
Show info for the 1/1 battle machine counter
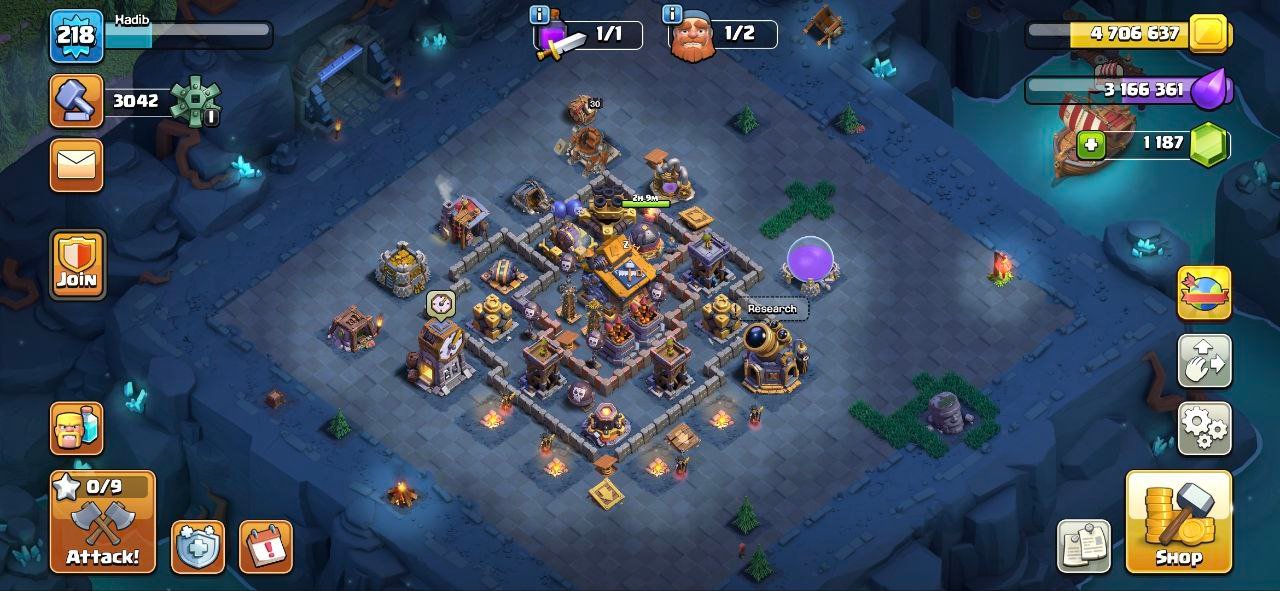[540, 14]
